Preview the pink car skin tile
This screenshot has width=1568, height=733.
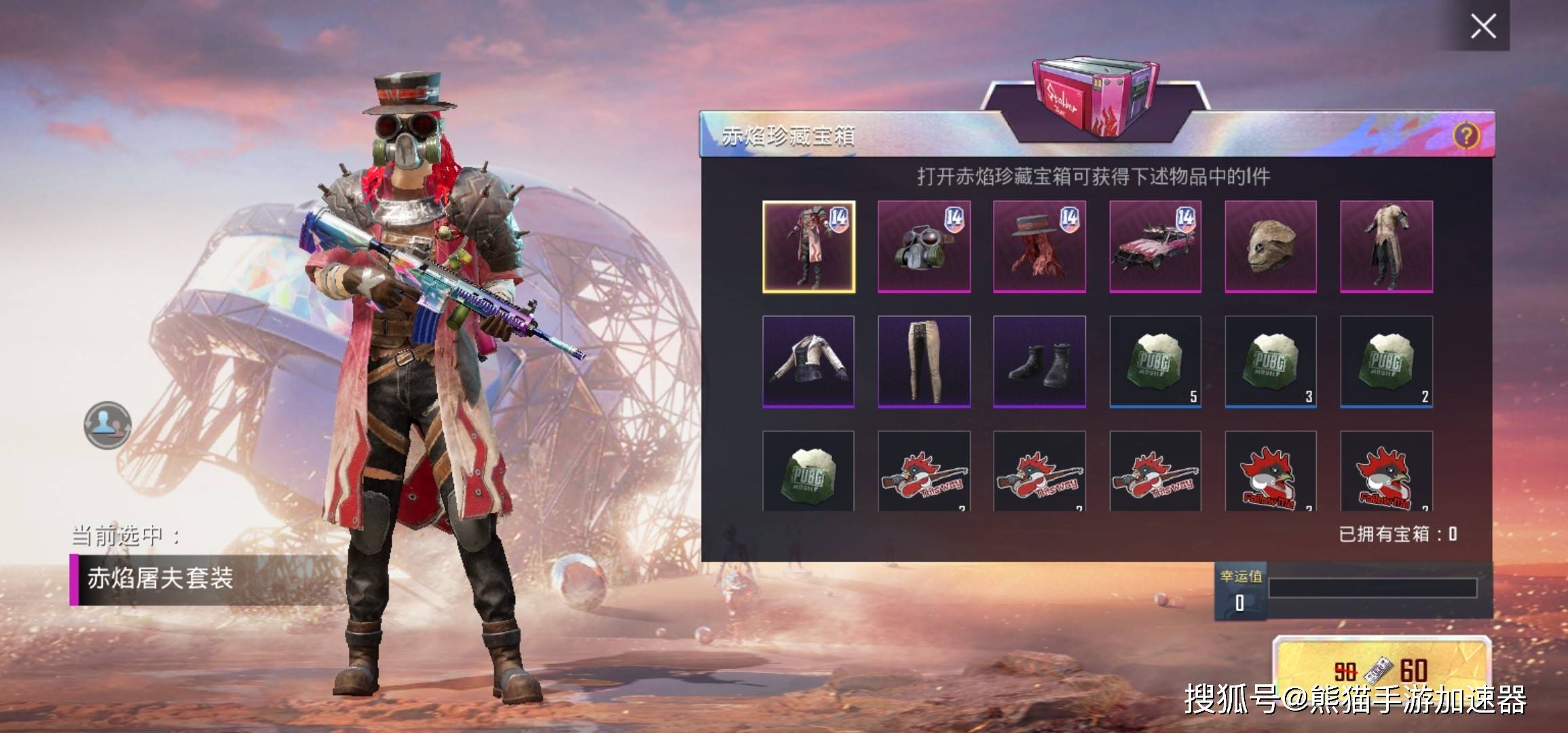1155,247
